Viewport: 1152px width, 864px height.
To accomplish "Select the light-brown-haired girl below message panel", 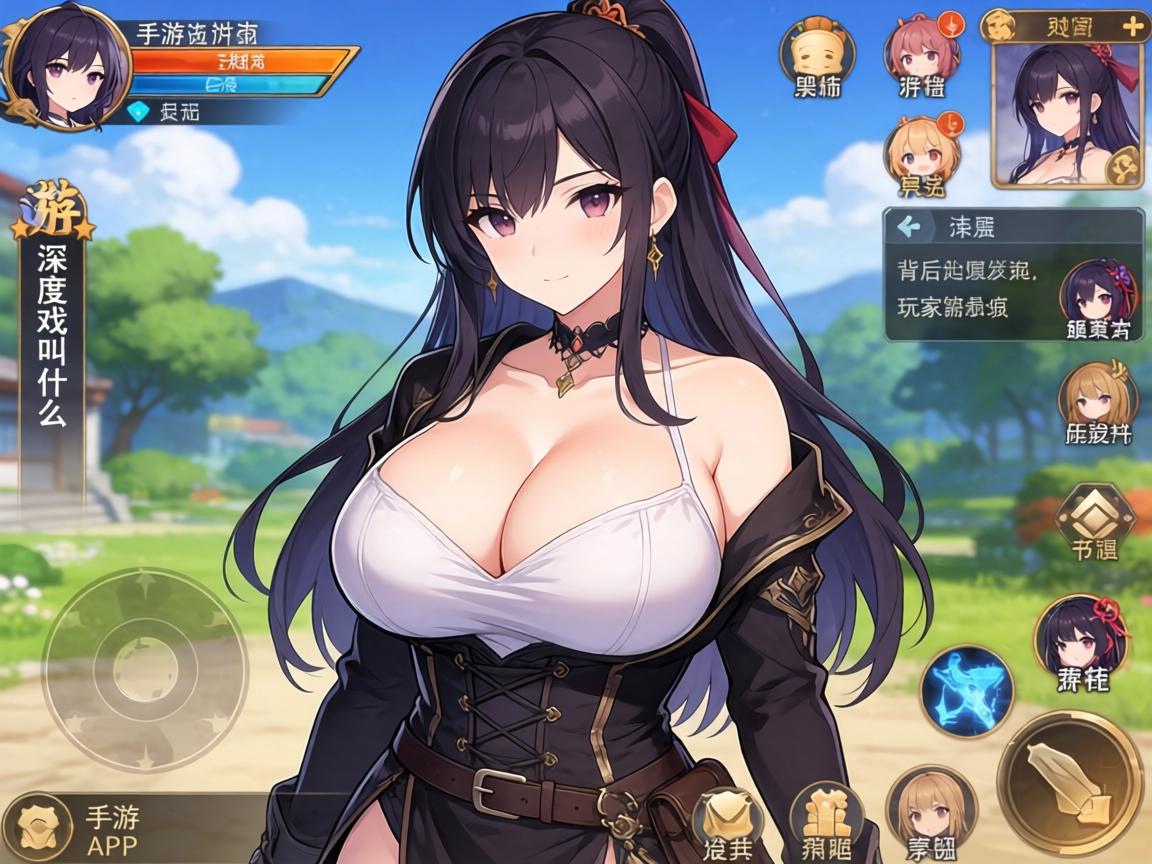I will click(1097, 402).
